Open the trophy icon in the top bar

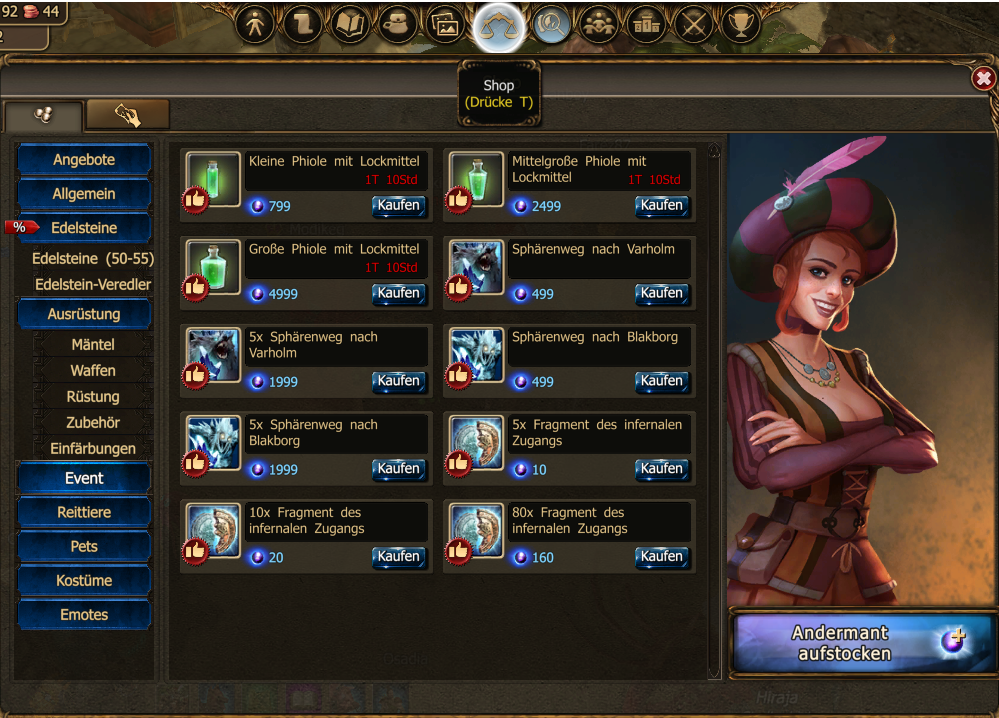tap(740, 25)
